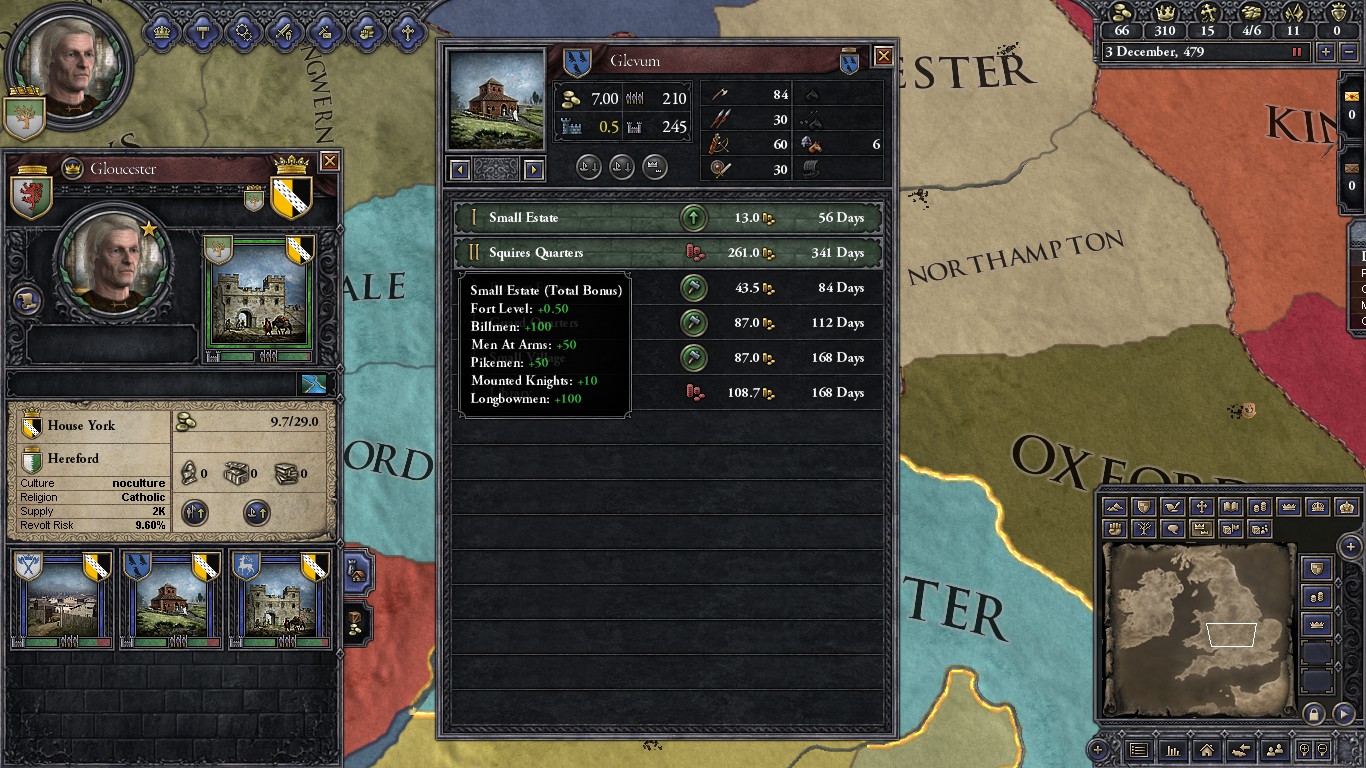Open the Military screen with the sword icon
Screen dimensions: 1366x768
click(x=284, y=31)
